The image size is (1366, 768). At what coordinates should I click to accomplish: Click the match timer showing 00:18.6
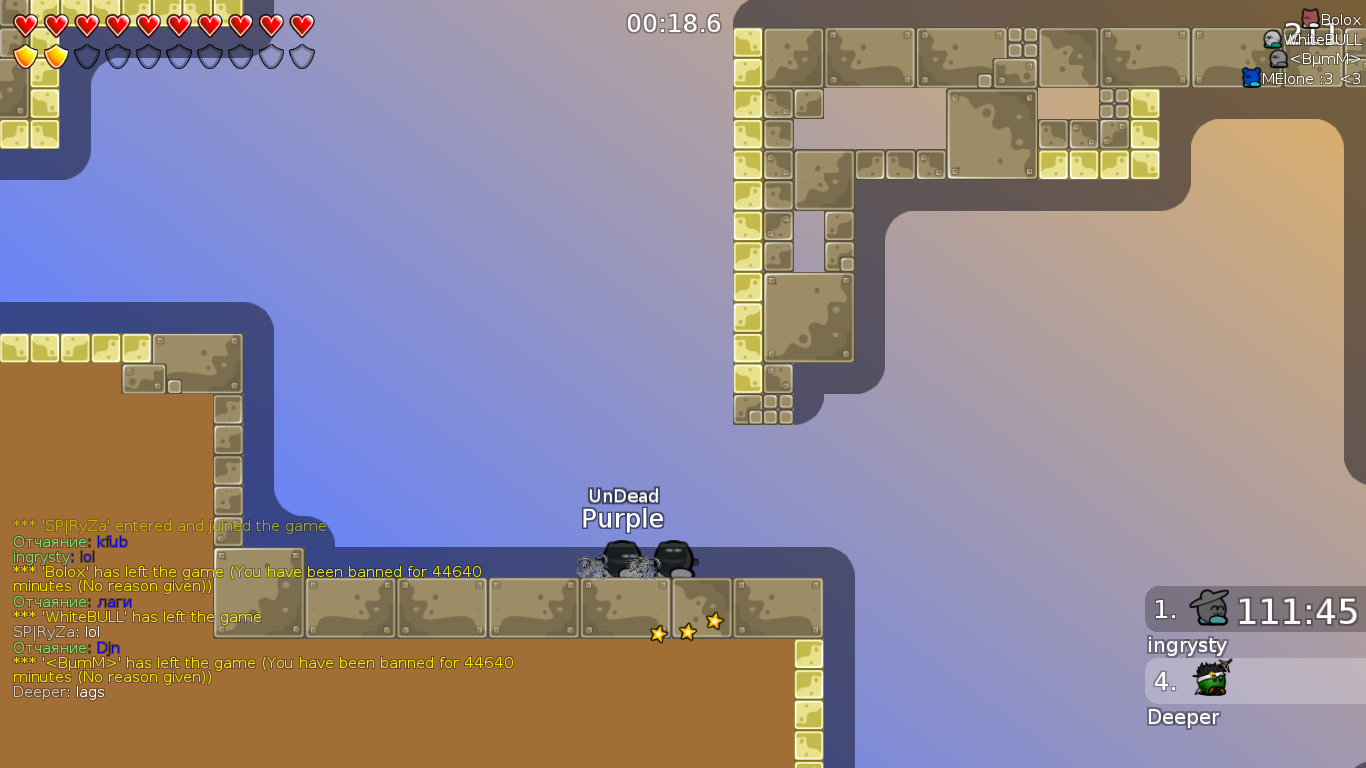pos(672,24)
